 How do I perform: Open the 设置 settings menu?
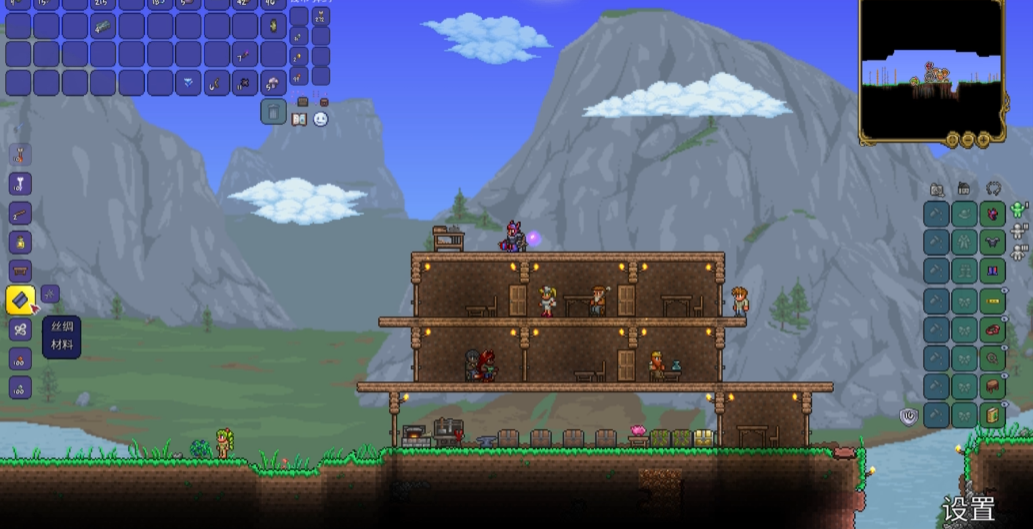968,509
